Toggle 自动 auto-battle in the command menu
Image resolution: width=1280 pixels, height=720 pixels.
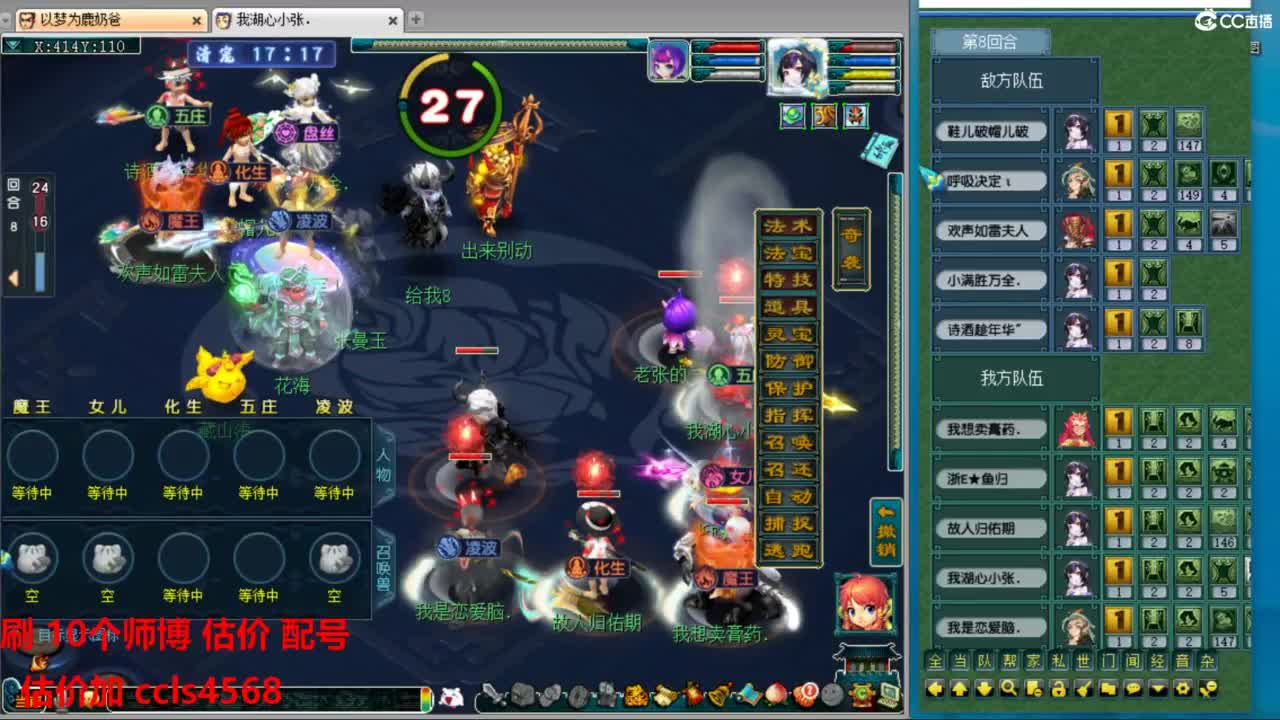point(790,495)
